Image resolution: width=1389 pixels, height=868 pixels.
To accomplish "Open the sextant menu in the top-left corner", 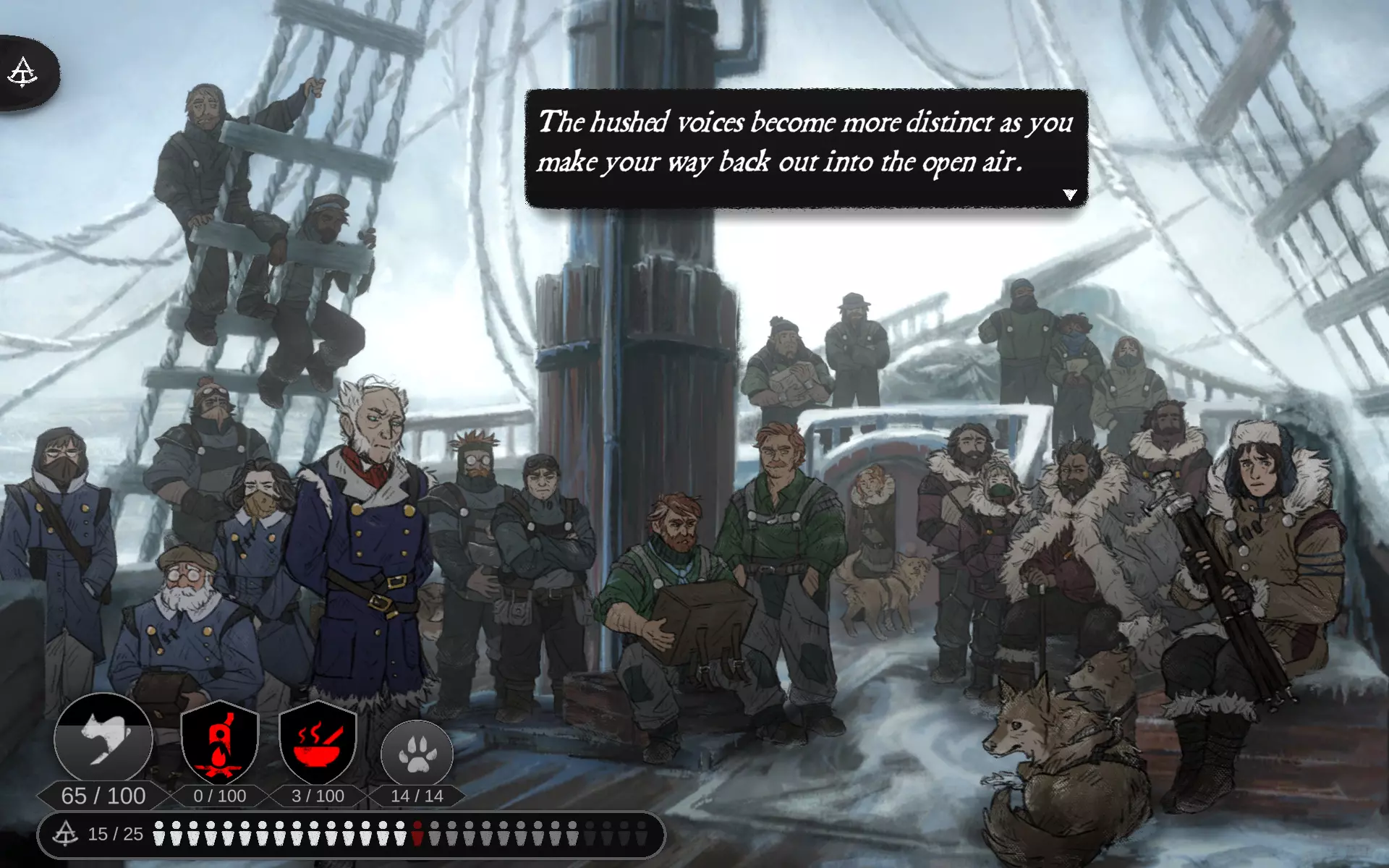I will (x=23, y=73).
